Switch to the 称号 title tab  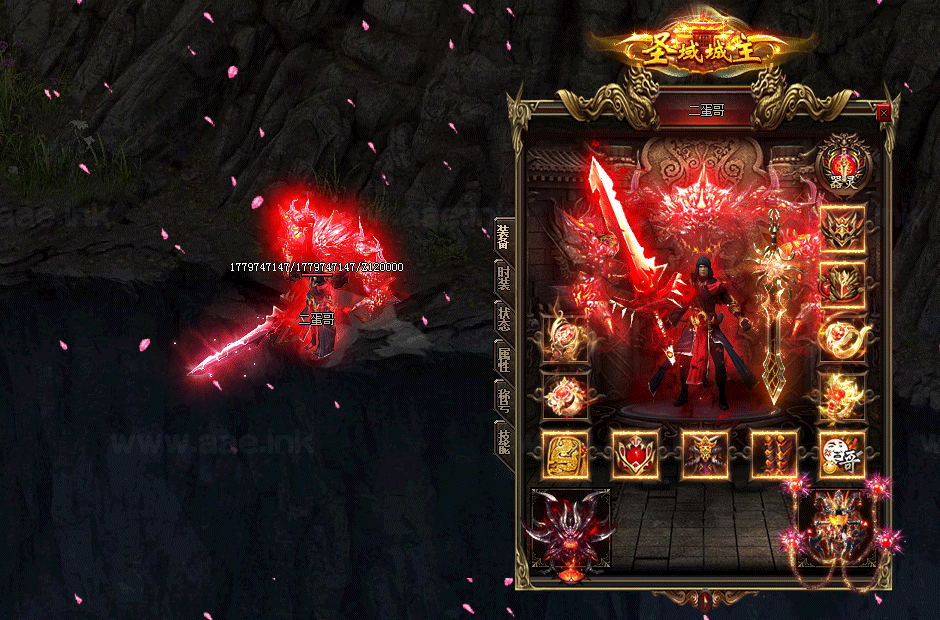pos(504,399)
